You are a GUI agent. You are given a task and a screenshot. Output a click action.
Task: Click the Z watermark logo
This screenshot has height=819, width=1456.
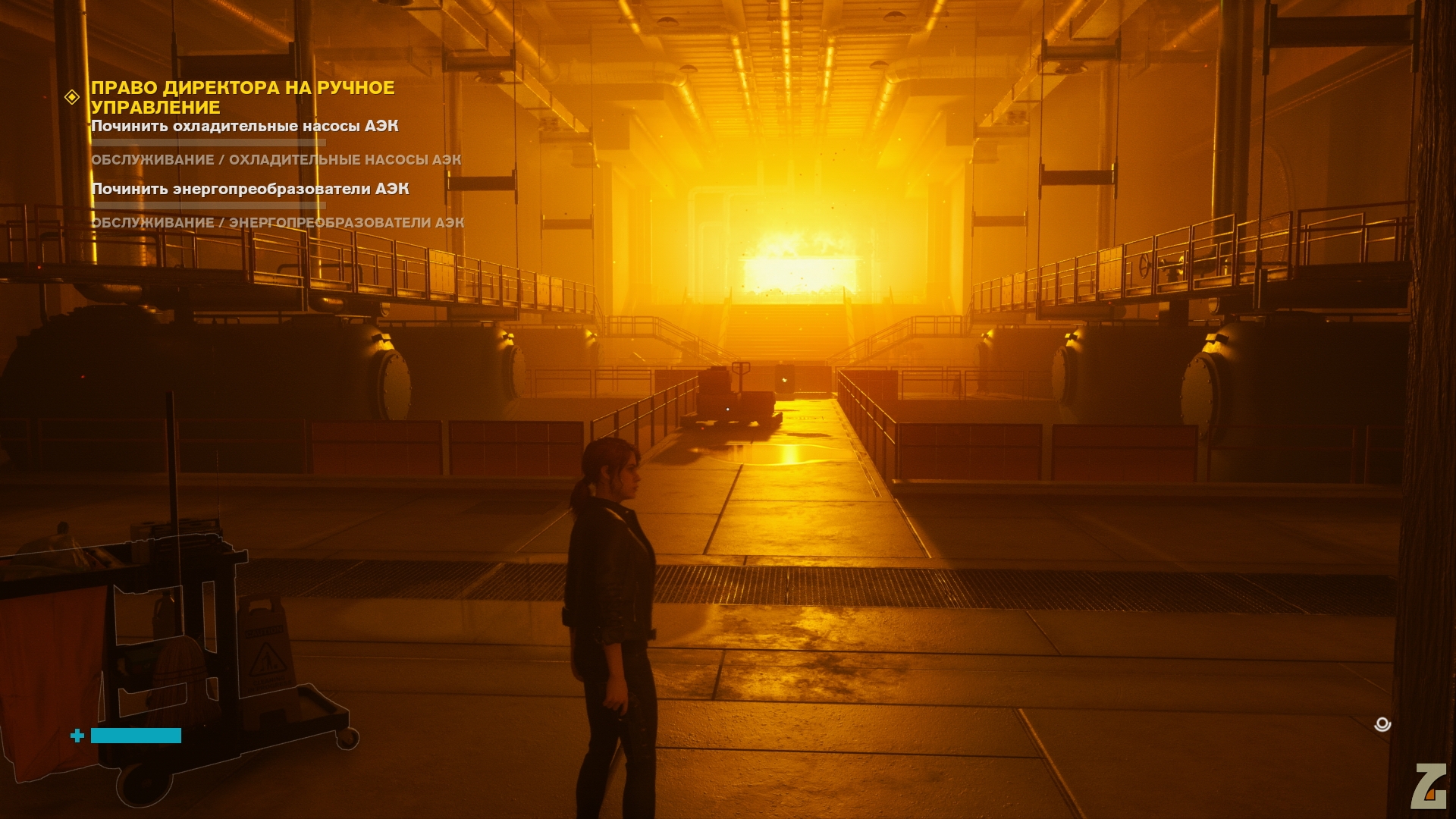pos(1429,786)
